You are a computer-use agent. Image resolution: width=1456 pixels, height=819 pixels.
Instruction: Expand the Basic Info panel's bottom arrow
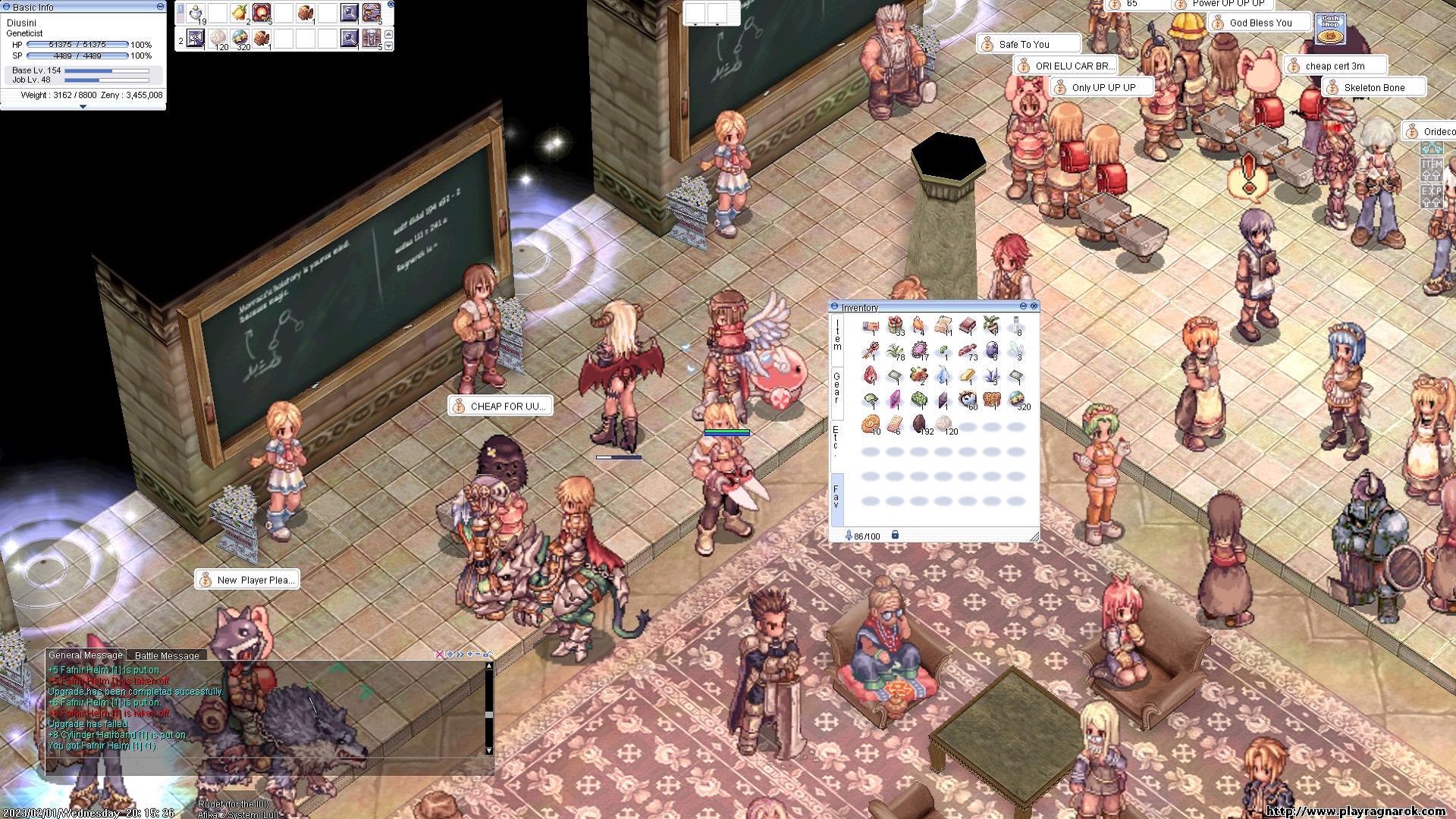pos(83,107)
